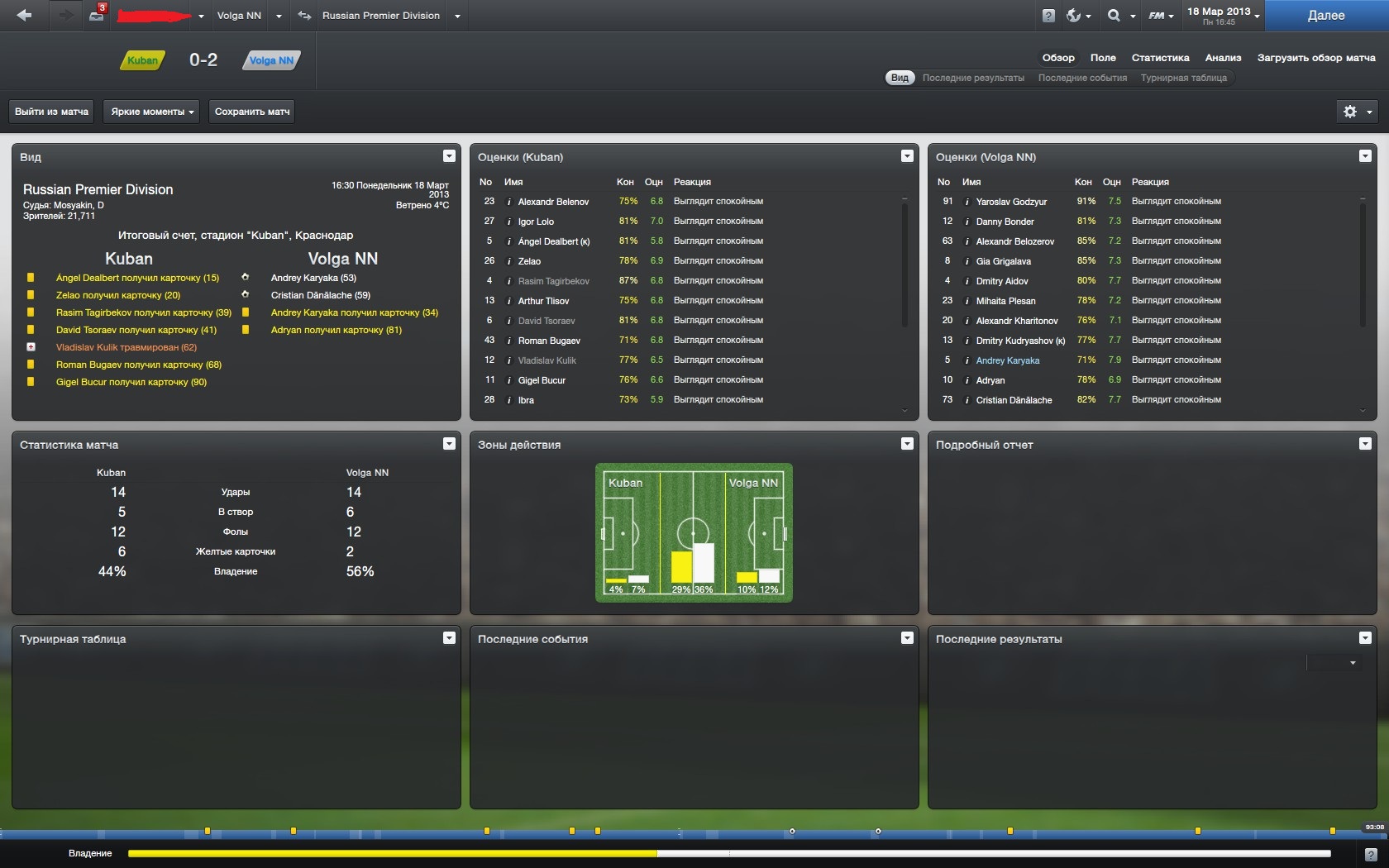Save the match with Сохранить матч
1389x868 pixels.
[x=252, y=112]
